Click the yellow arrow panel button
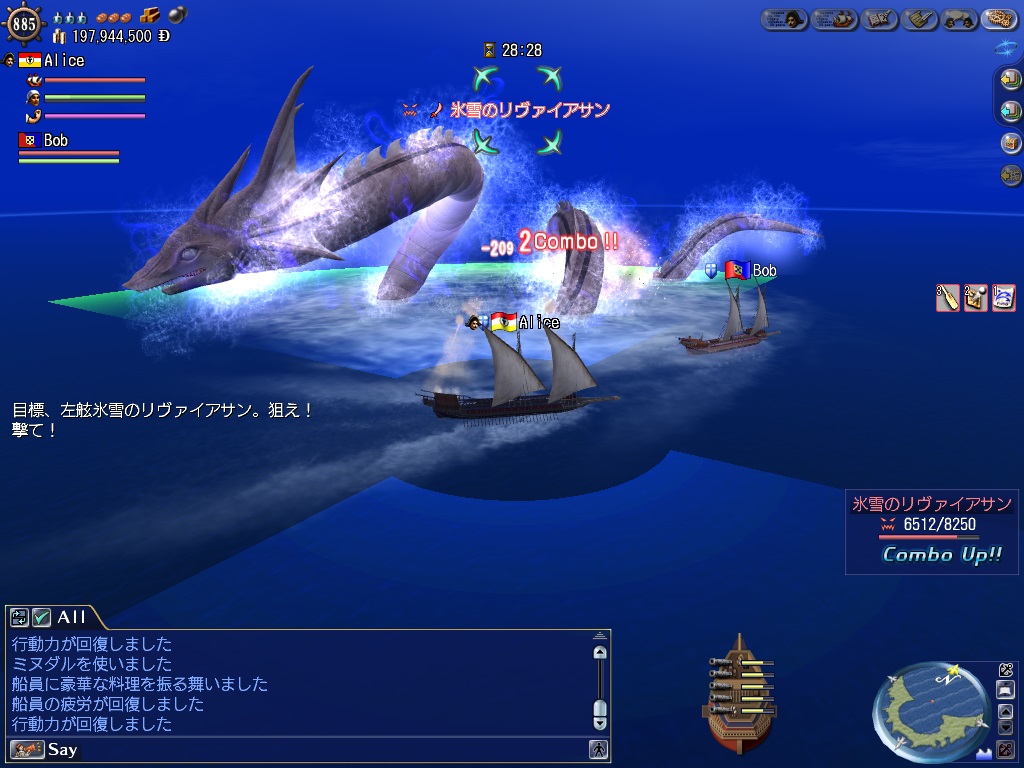 [1011, 80]
